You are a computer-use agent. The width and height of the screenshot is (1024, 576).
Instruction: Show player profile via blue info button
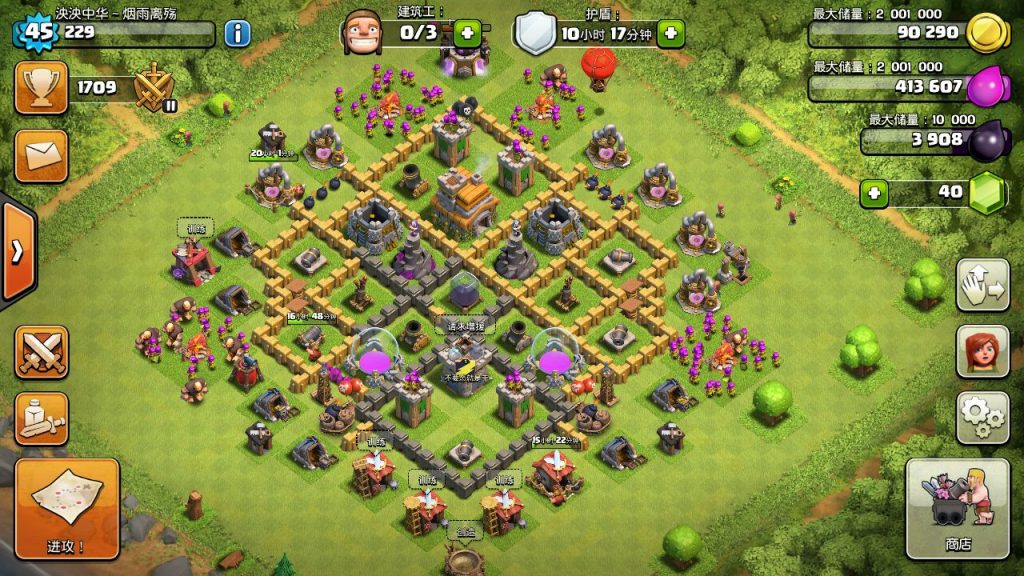point(237,33)
